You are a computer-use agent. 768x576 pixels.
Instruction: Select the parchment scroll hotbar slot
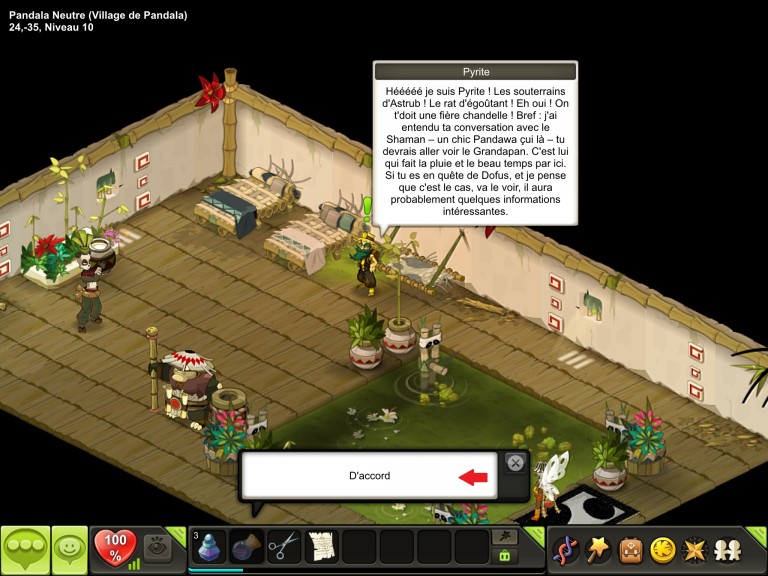[322, 547]
